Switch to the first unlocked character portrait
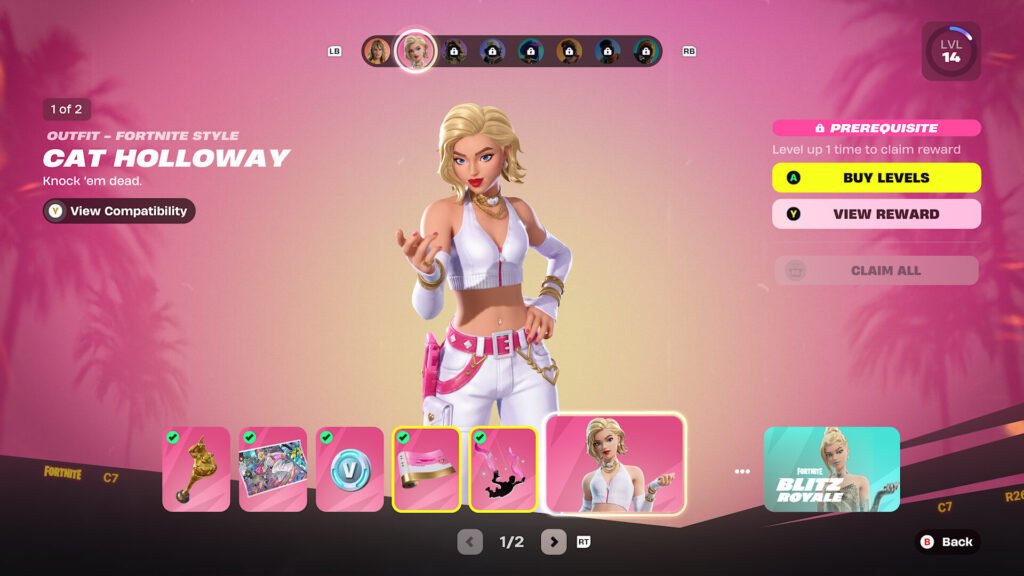This screenshot has width=1024, height=576. click(377, 51)
